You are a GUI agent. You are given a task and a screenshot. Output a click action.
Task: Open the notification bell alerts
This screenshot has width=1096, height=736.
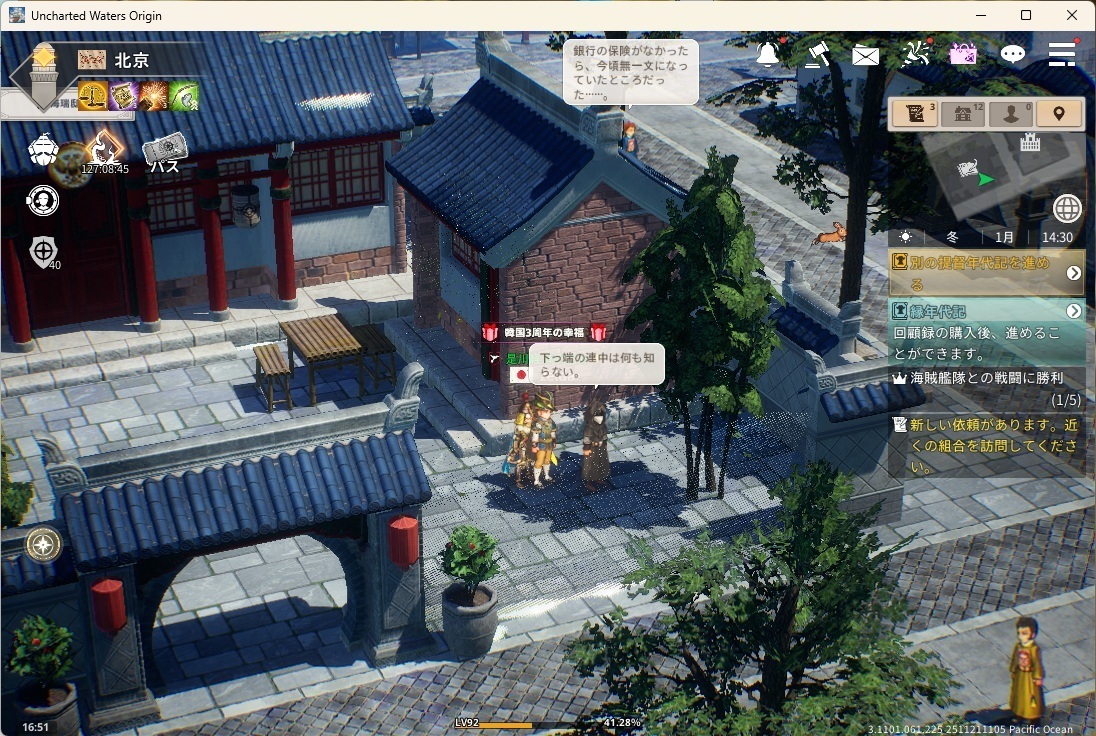[x=768, y=54]
